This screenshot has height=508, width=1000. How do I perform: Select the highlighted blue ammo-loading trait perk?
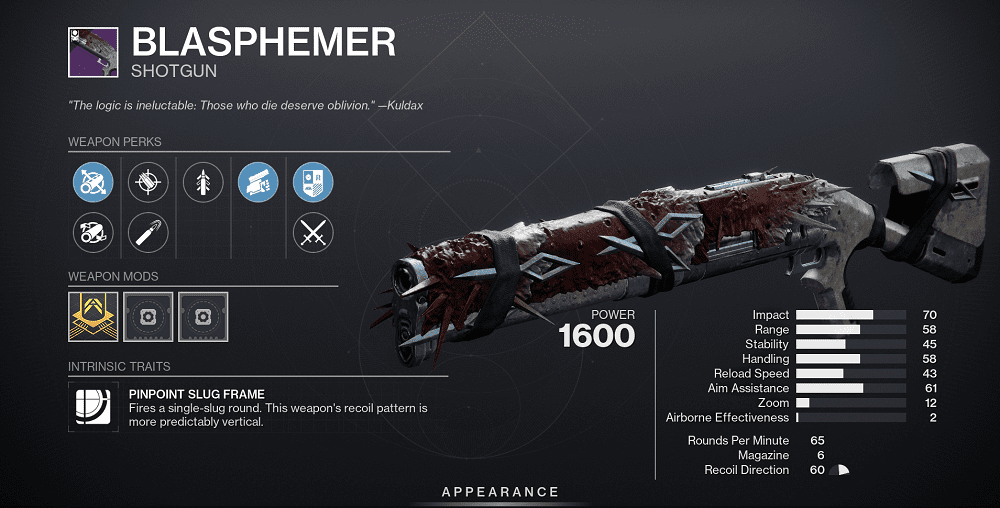pos(258,183)
